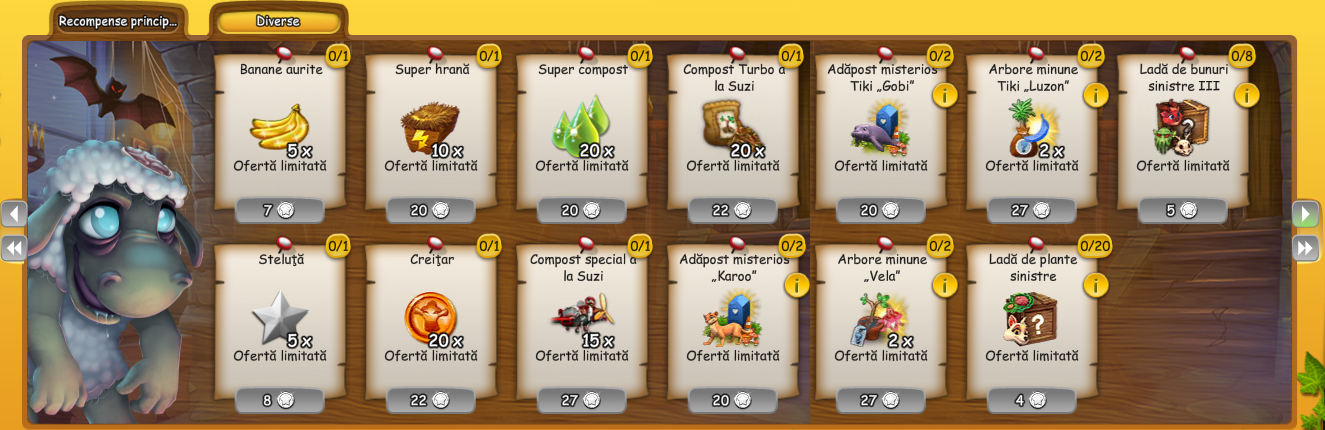The width and height of the screenshot is (1325, 430).
Task: Buy the Karoo mystery shelter
Action: (733, 400)
